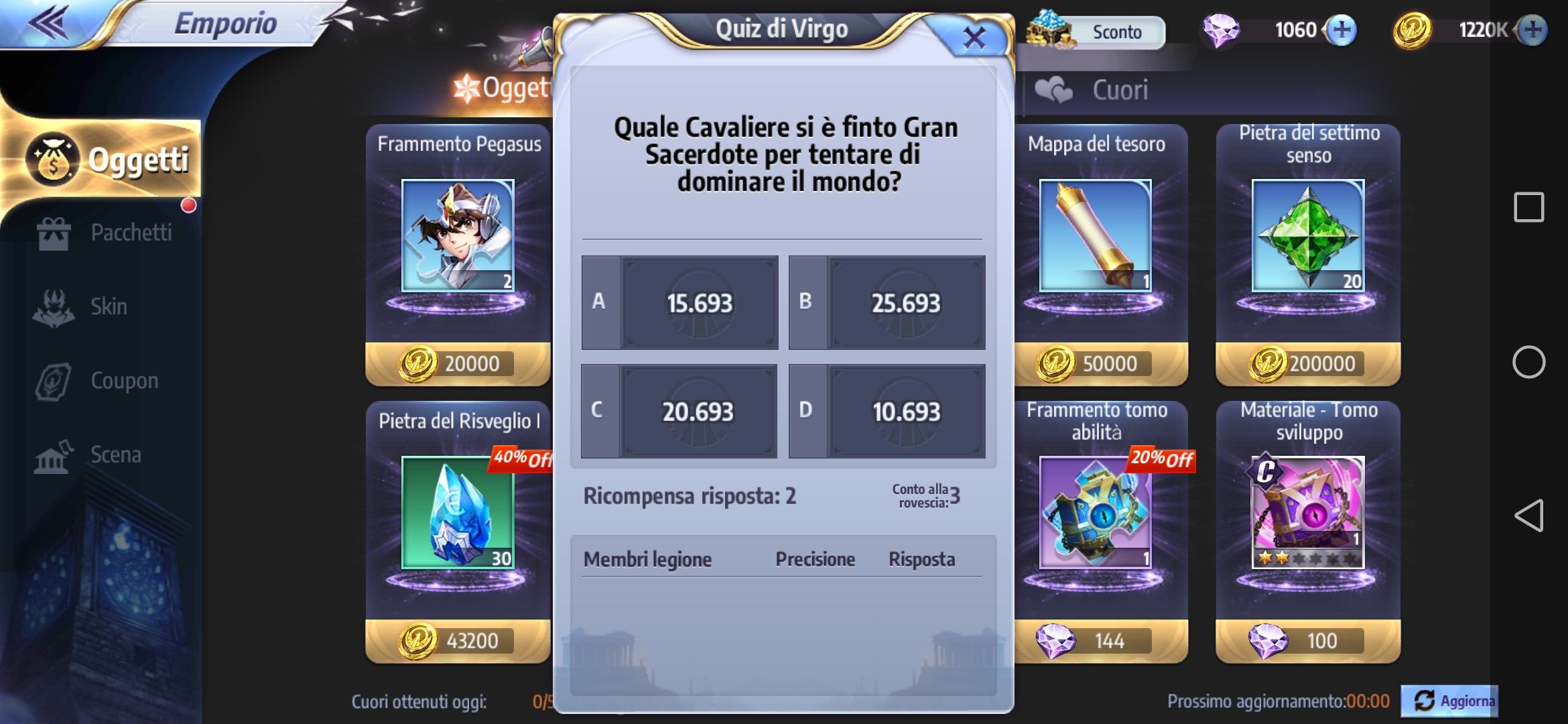Viewport: 1568px width, 724px height.
Task: Close the Quiz di Virgo popup
Action: point(974,38)
